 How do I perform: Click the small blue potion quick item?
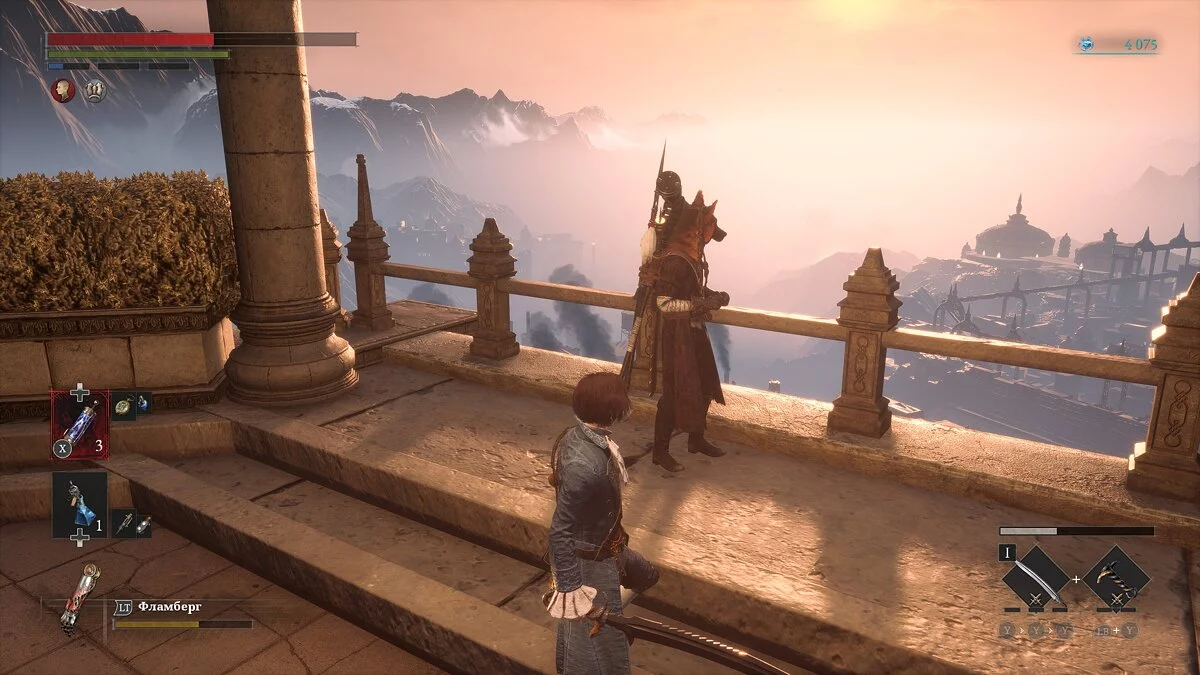click(143, 404)
